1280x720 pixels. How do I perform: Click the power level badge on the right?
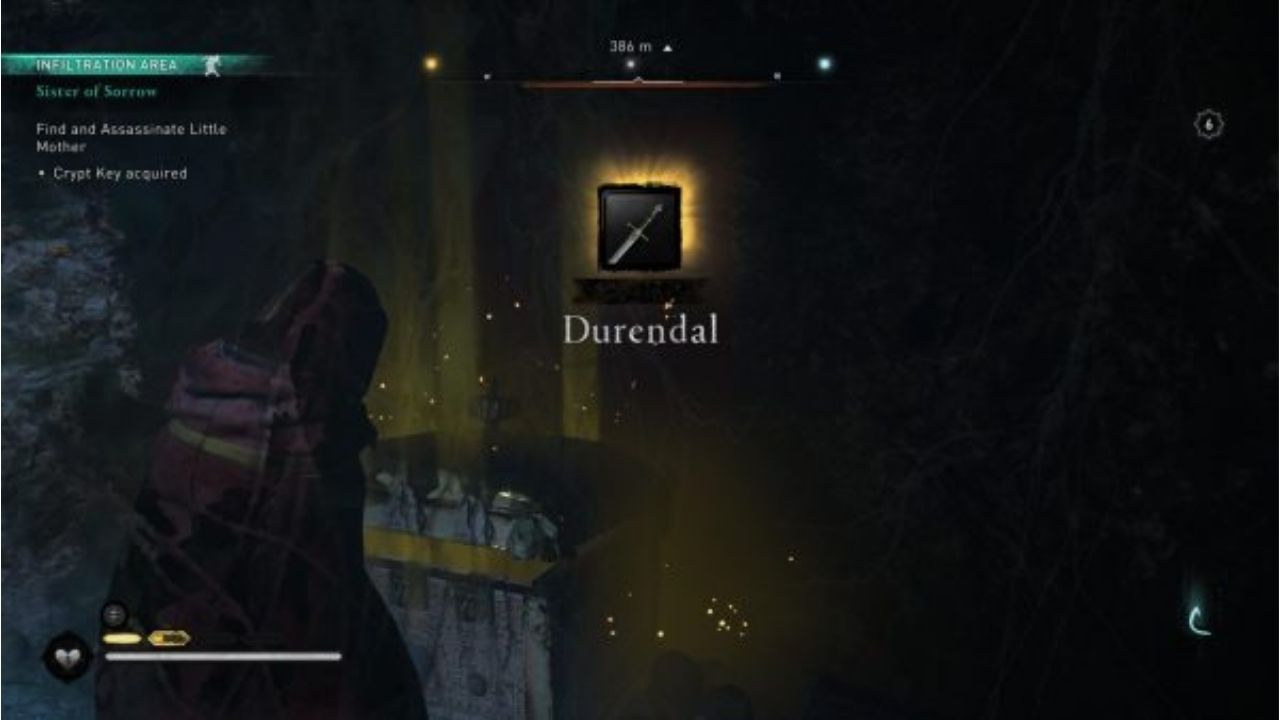(x=1207, y=123)
